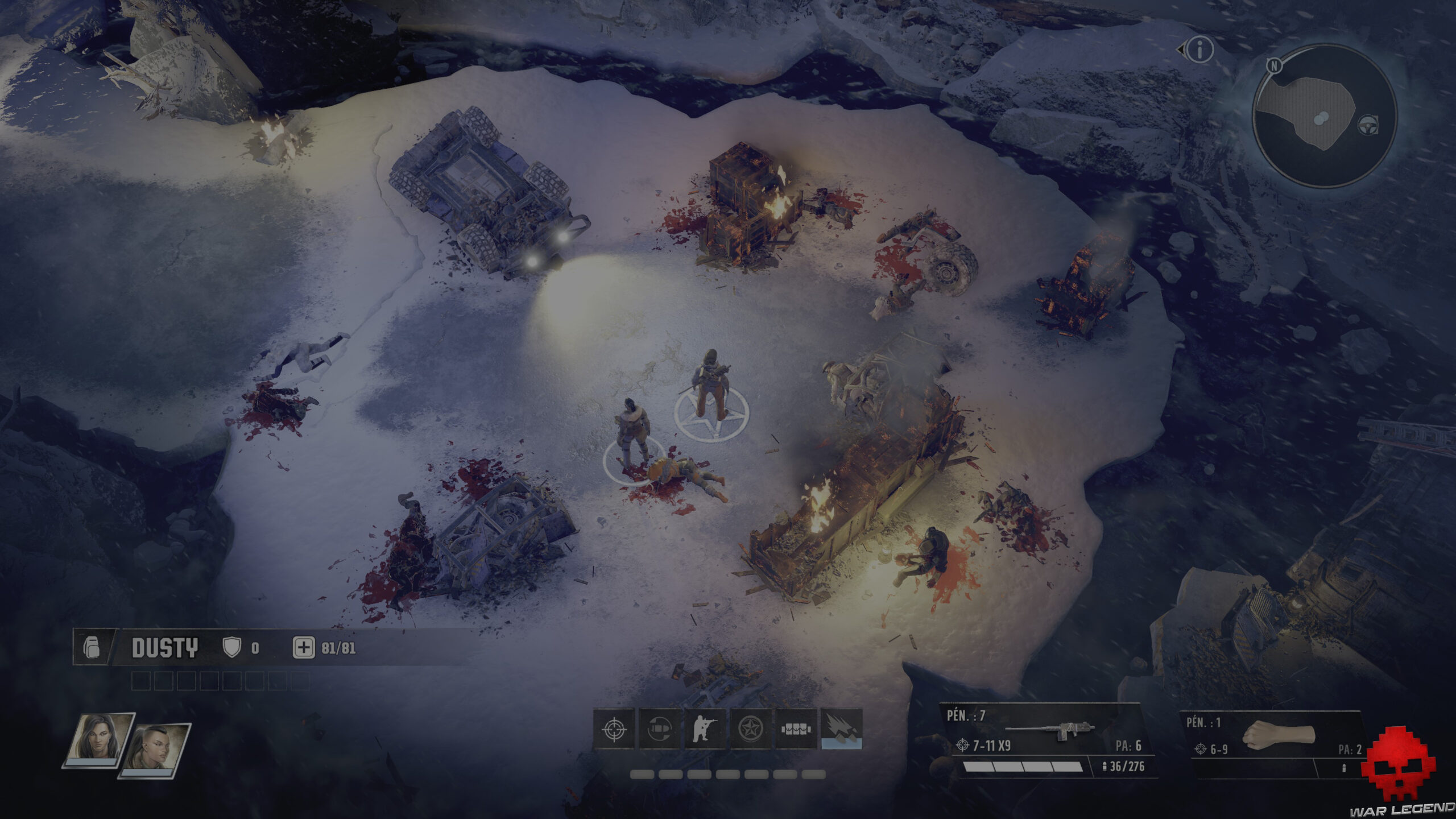This screenshot has width=1456, height=819.
Task: Click the N compass marker on minimap
Action: pyautogui.click(x=1274, y=66)
